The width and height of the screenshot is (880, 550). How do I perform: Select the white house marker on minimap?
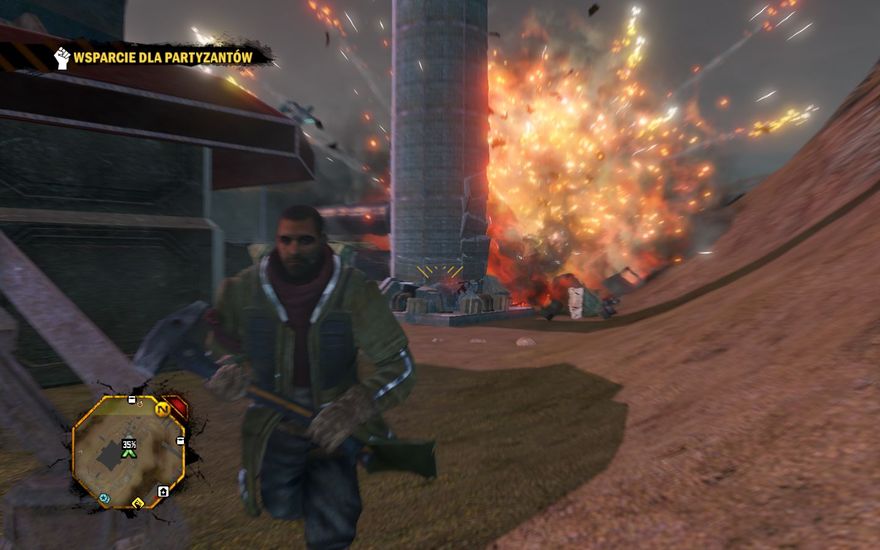163,491
